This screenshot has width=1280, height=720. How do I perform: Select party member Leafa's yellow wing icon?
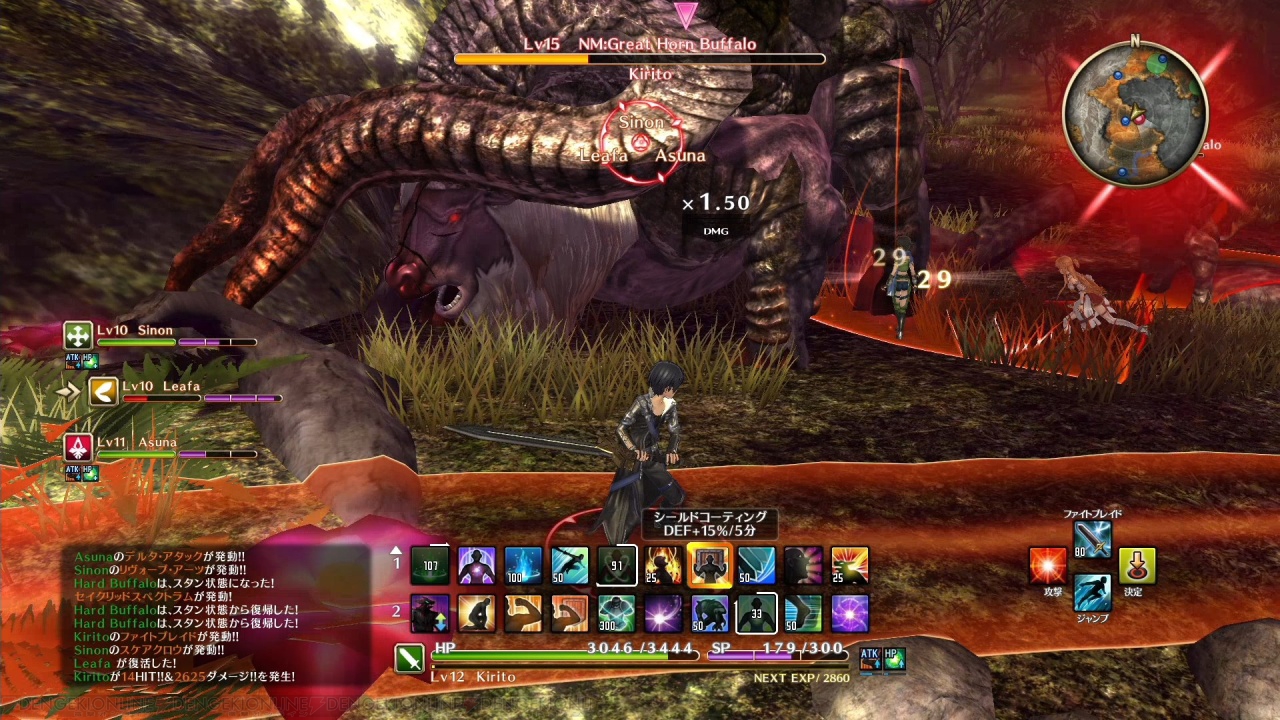tap(103, 391)
